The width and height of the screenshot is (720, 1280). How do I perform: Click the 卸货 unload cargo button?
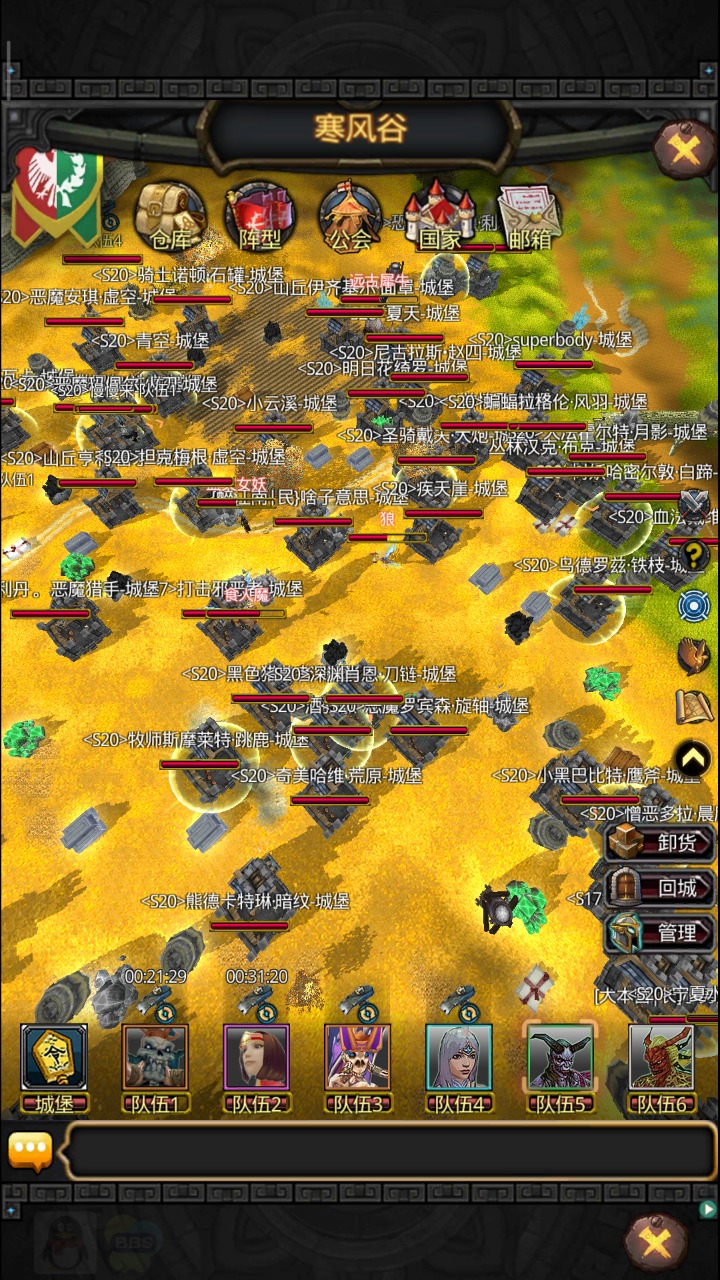click(x=661, y=842)
